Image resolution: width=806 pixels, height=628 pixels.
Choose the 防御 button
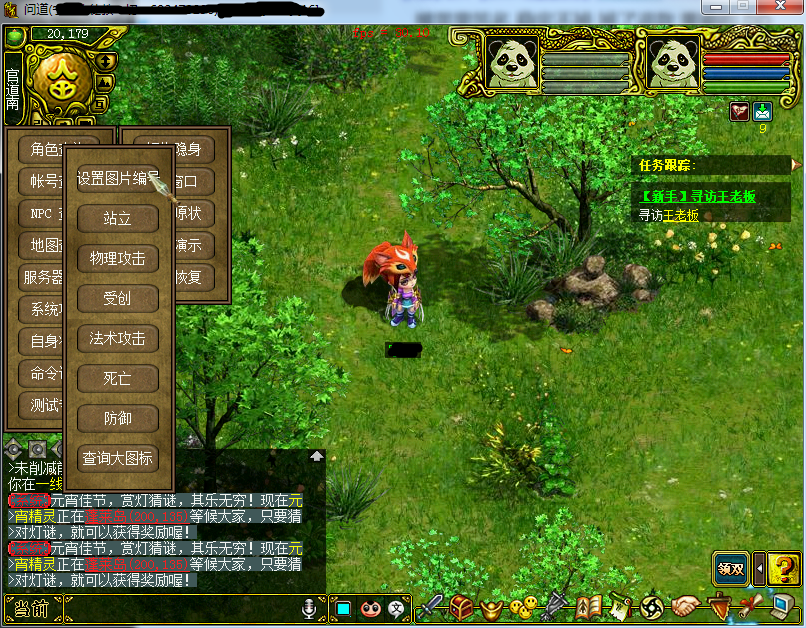[118, 418]
